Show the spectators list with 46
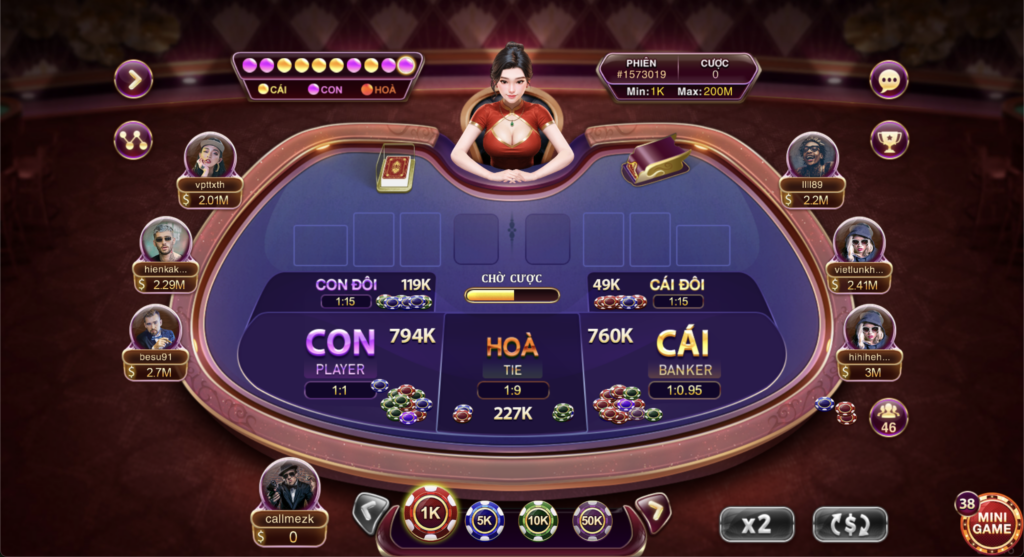This screenshot has height=557, width=1024. (x=888, y=418)
